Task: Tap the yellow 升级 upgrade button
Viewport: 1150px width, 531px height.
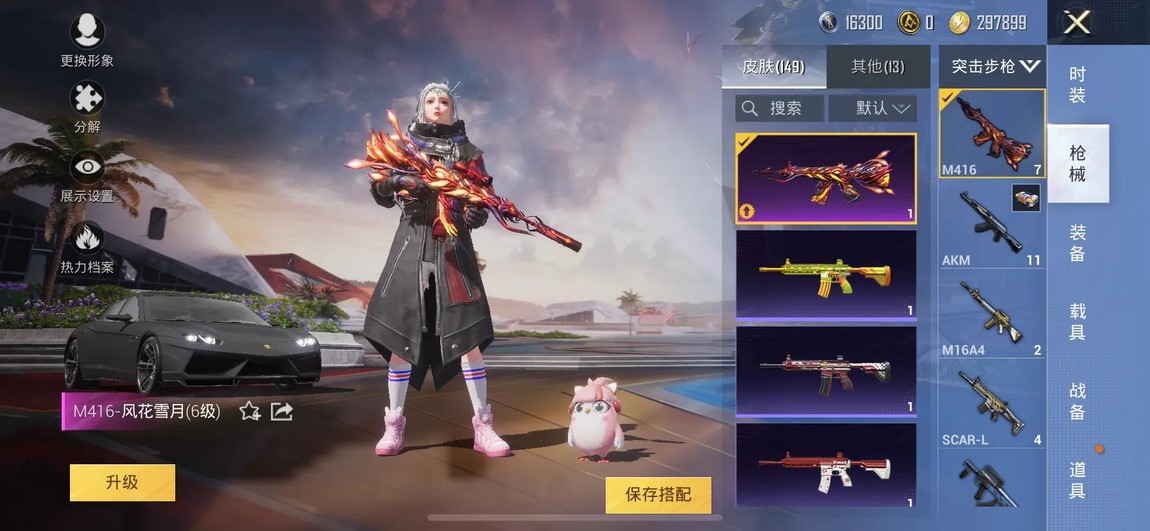Action: pyautogui.click(x=122, y=483)
